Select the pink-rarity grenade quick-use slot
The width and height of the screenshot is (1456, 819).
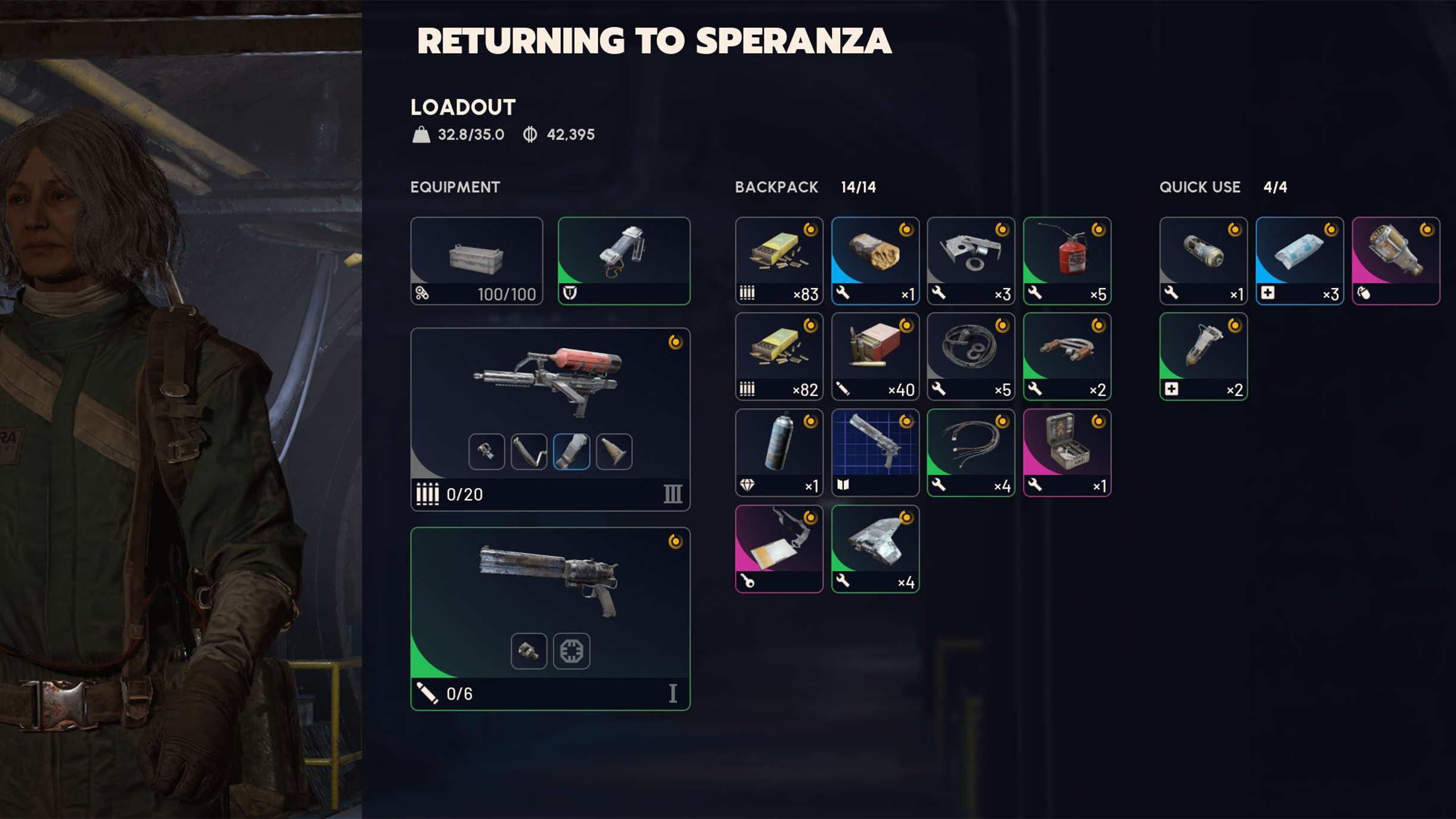pyautogui.click(x=1395, y=261)
